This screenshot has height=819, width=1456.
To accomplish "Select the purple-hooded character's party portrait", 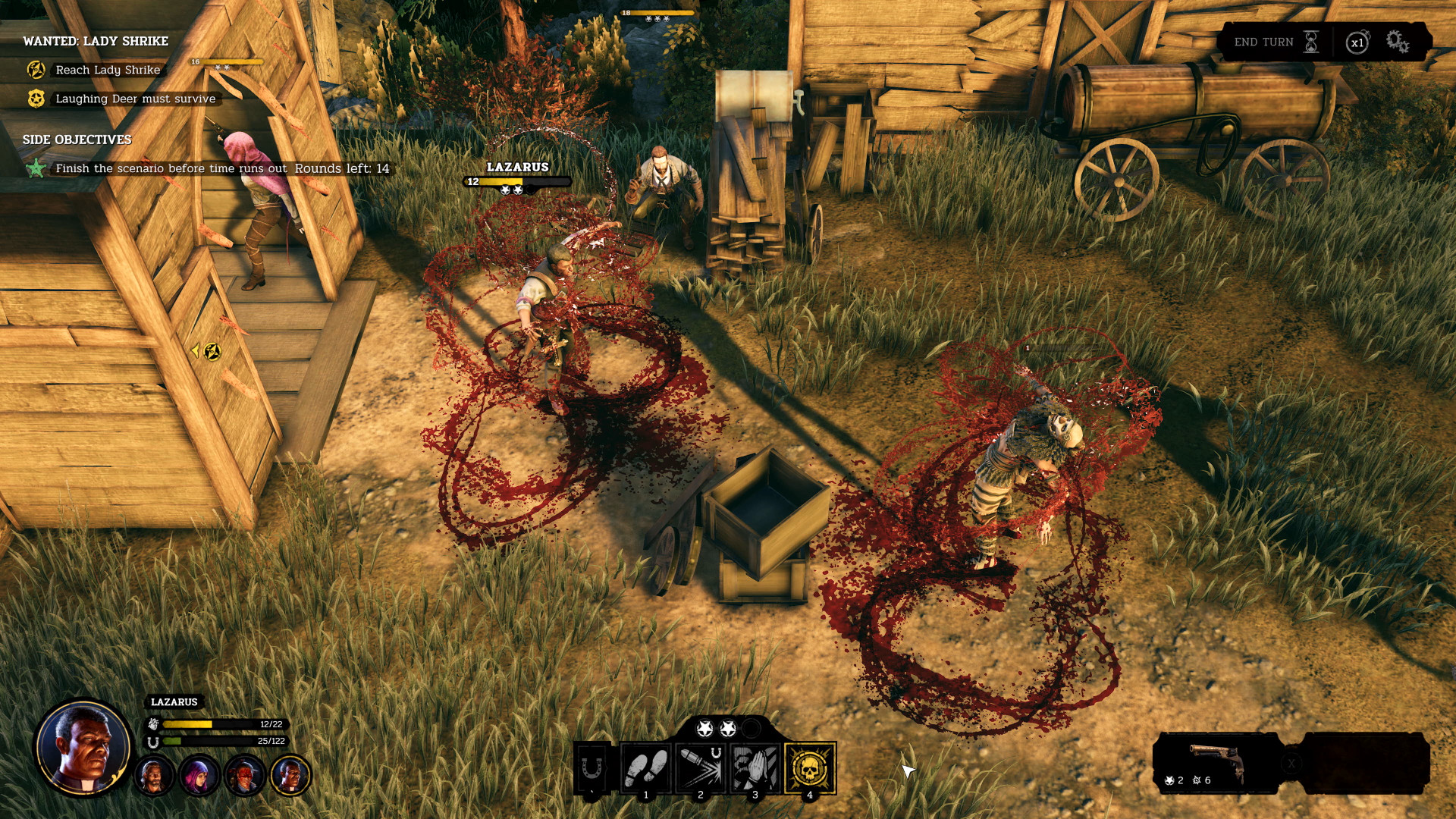I will click(x=199, y=776).
